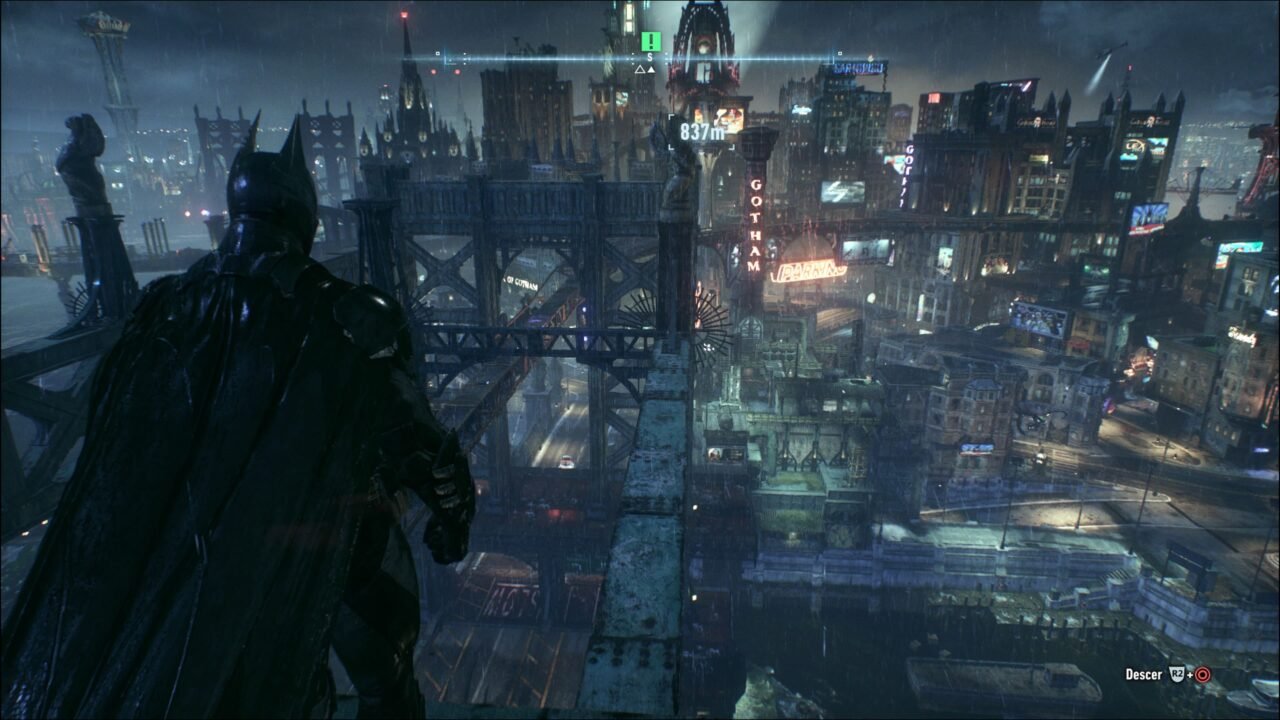Click the solid triangle marker below the compass
Image resolution: width=1280 pixels, height=720 pixels.
tap(651, 70)
